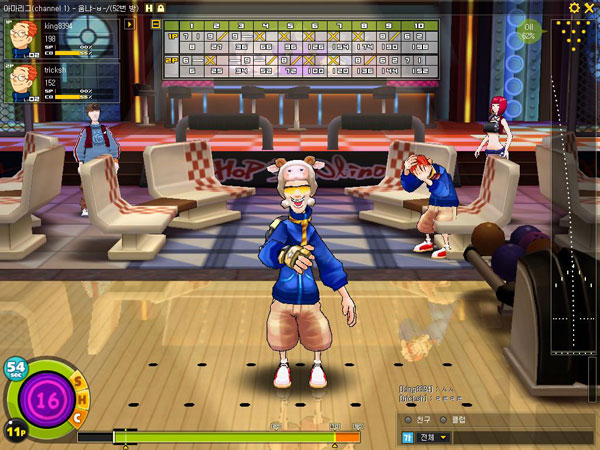Choose the H button on the dial
This screenshot has height=450, width=600.
click(x=81, y=402)
